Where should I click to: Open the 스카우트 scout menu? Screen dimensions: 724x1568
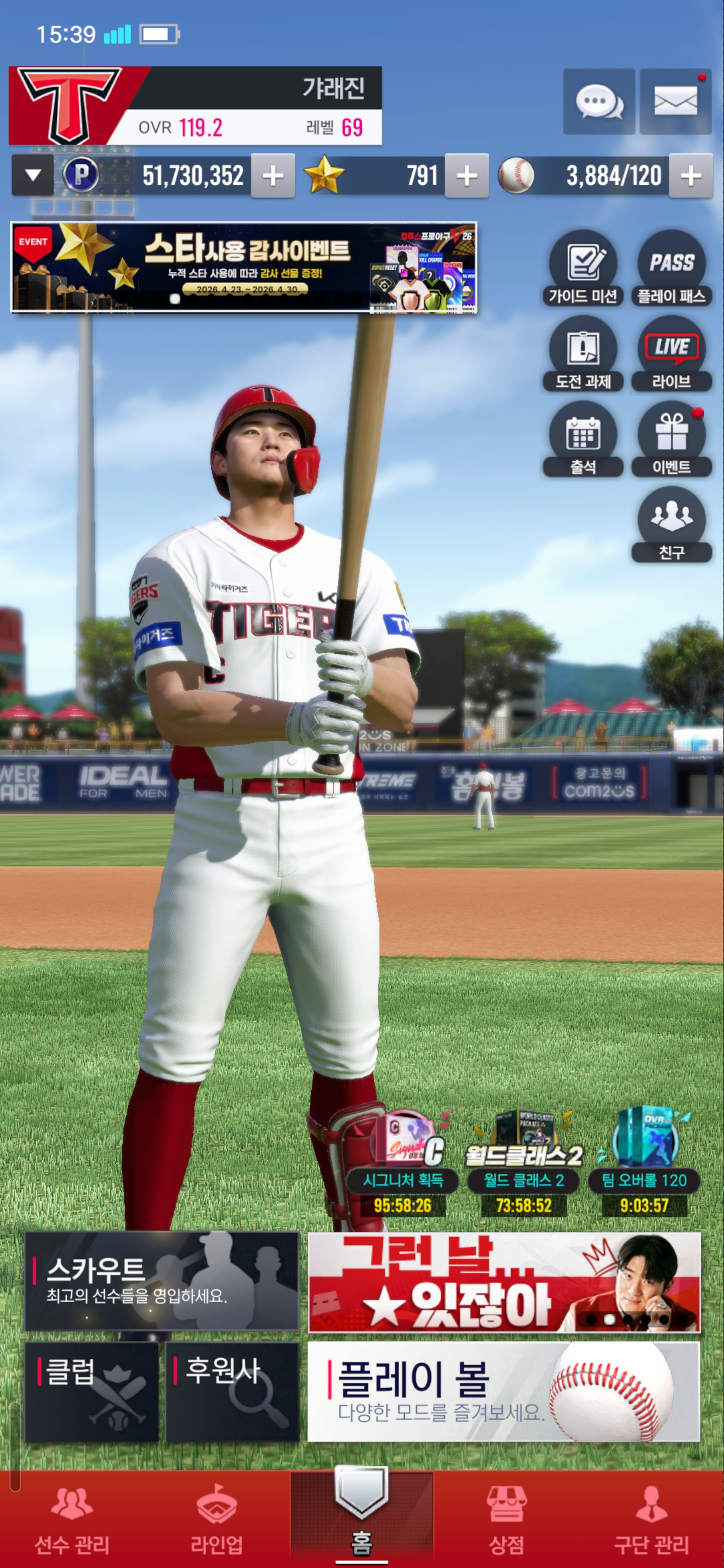(x=161, y=1281)
